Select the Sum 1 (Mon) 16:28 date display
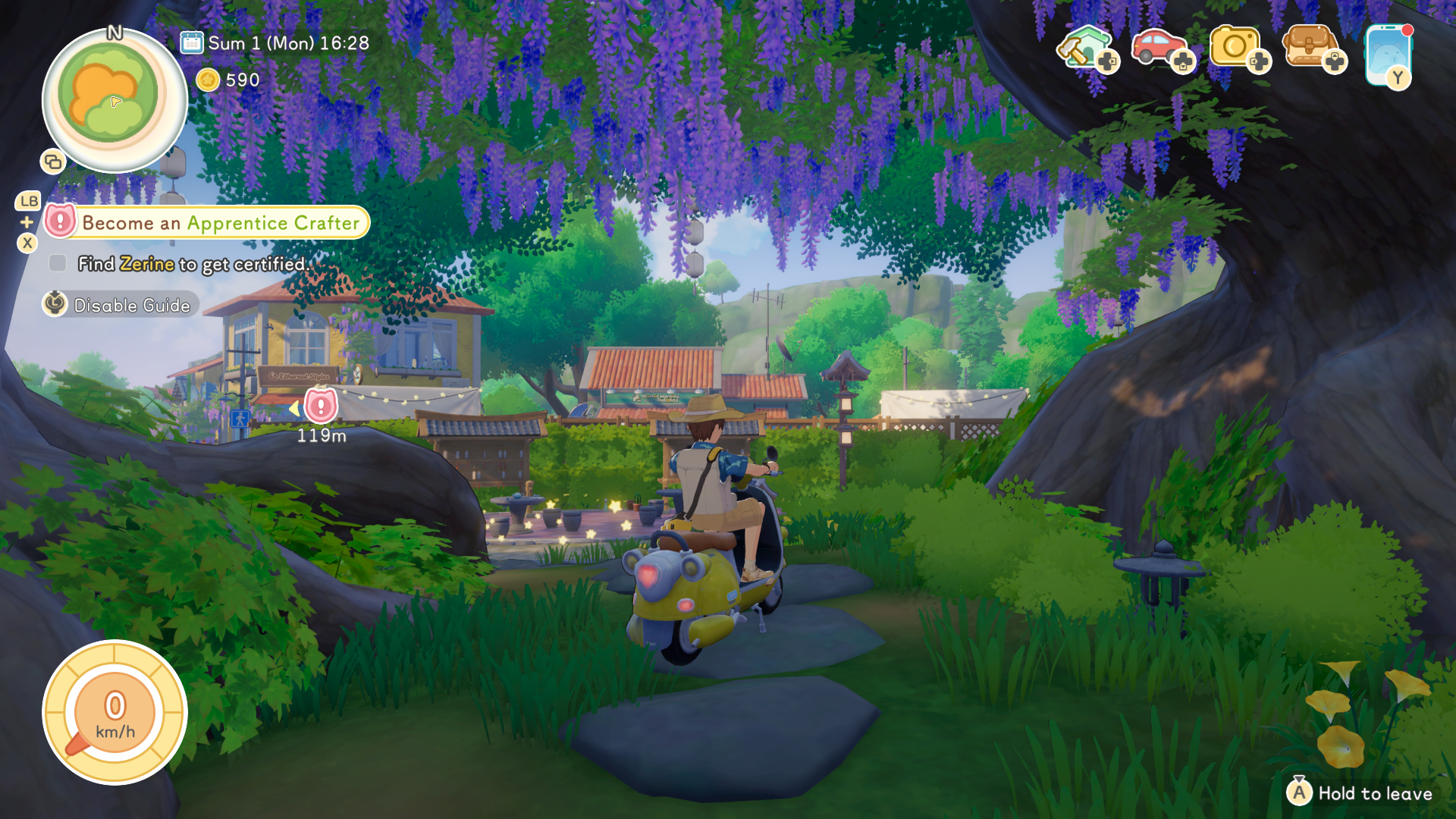 point(288,43)
